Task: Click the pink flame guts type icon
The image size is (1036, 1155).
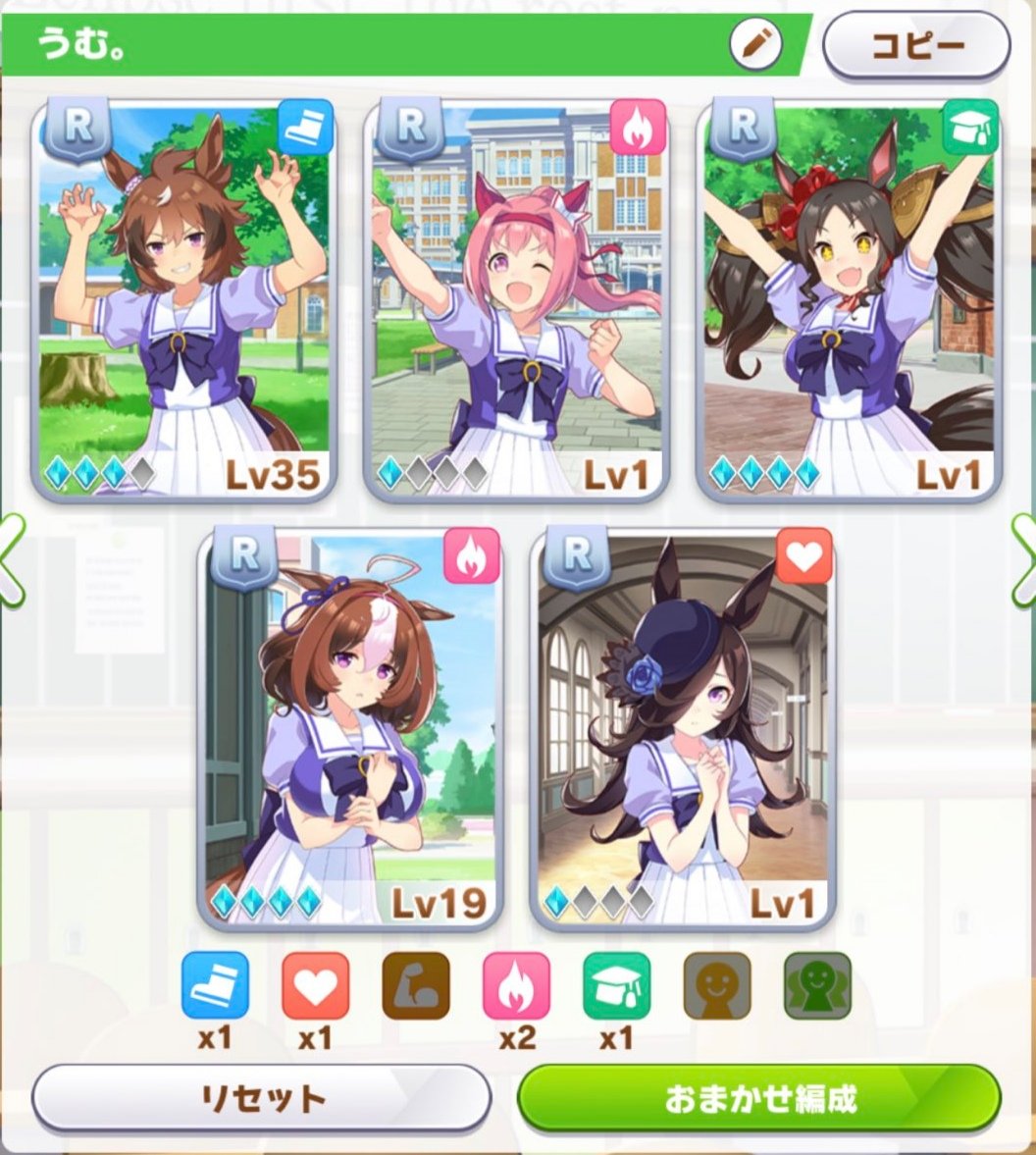Action: tap(516, 986)
